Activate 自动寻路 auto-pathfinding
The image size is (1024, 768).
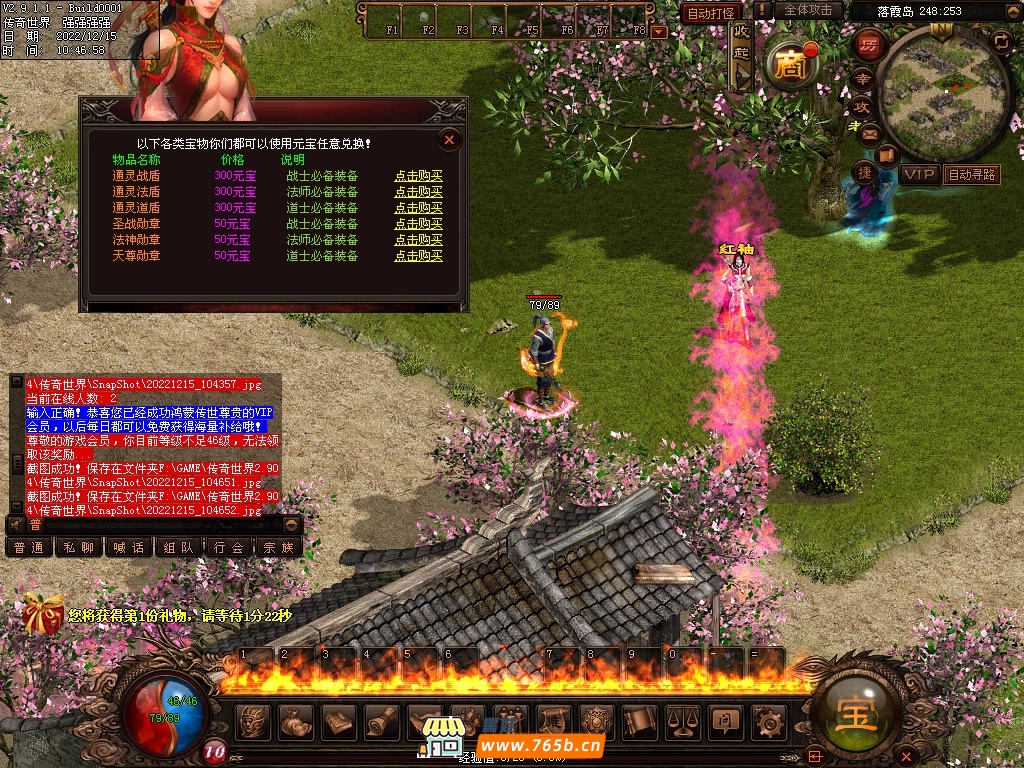(972, 174)
